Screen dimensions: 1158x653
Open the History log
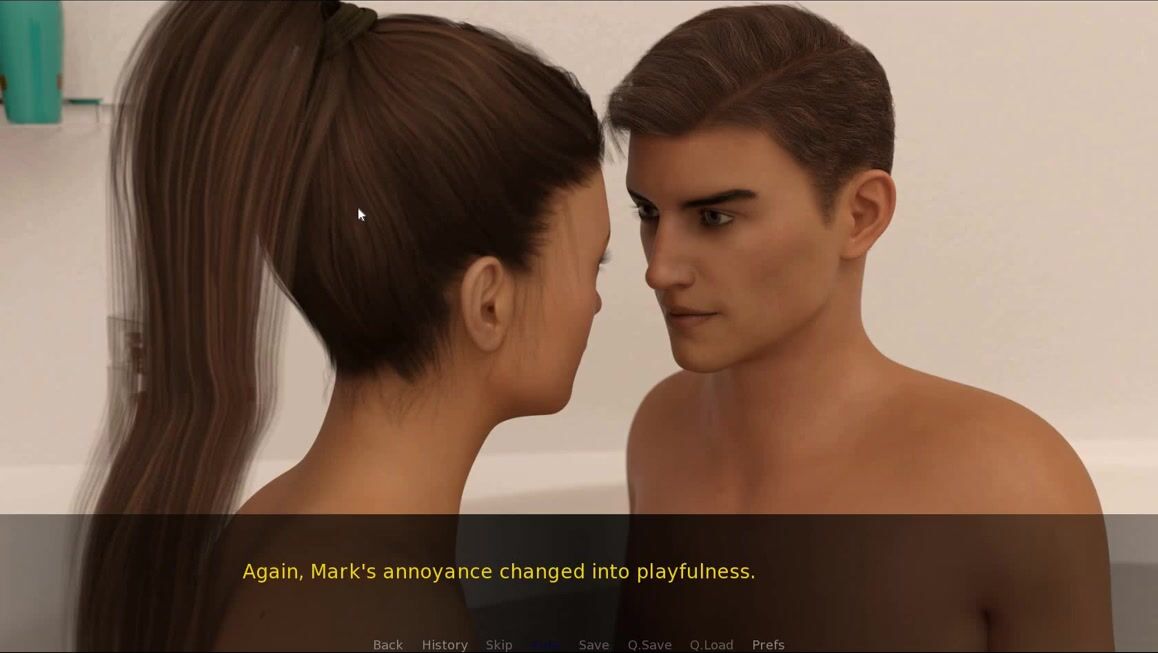pyautogui.click(x=444, y=645)
